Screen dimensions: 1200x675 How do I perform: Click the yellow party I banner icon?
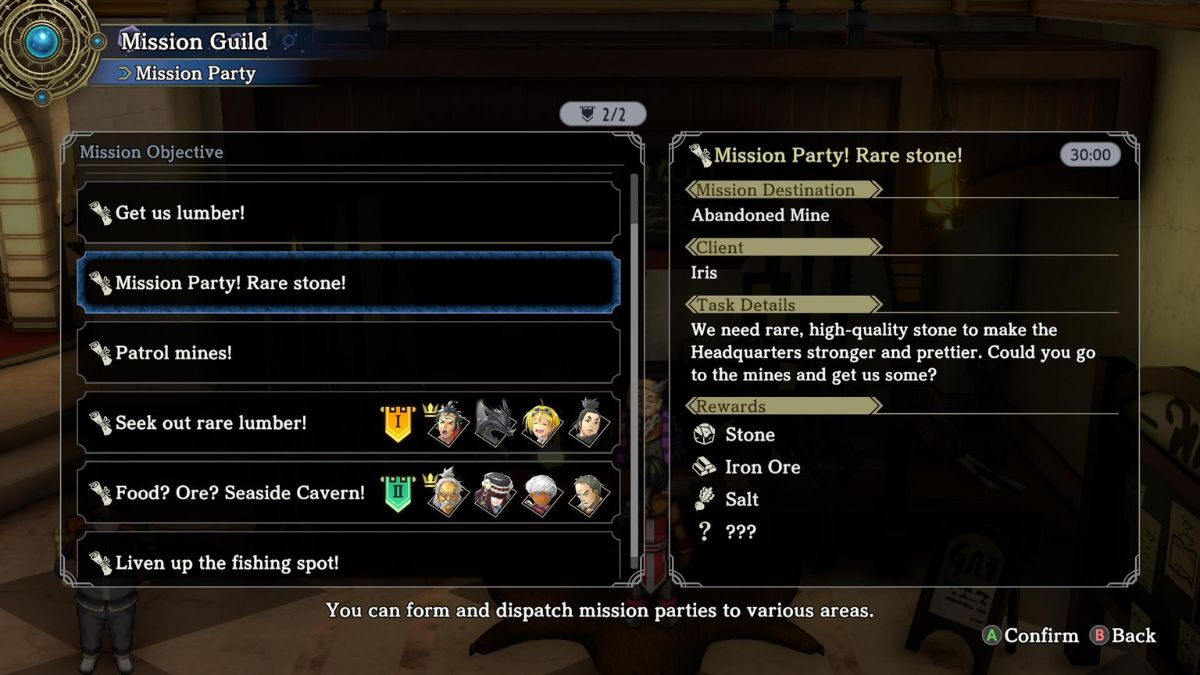click(397, 424)
